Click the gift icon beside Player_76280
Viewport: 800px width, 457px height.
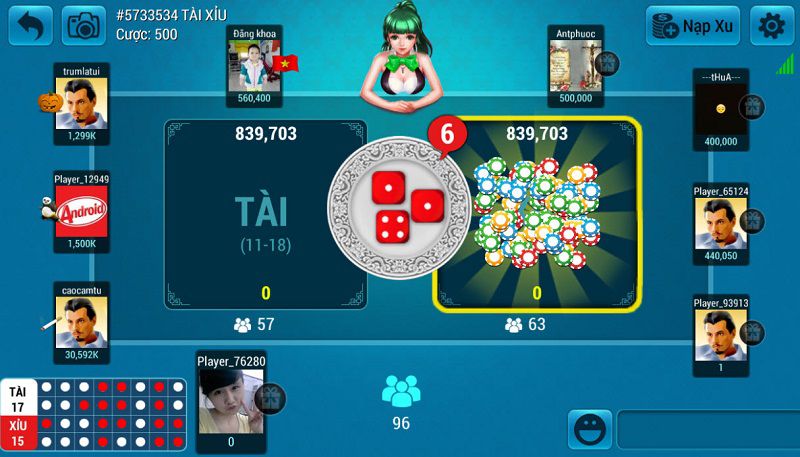point(268,397)
